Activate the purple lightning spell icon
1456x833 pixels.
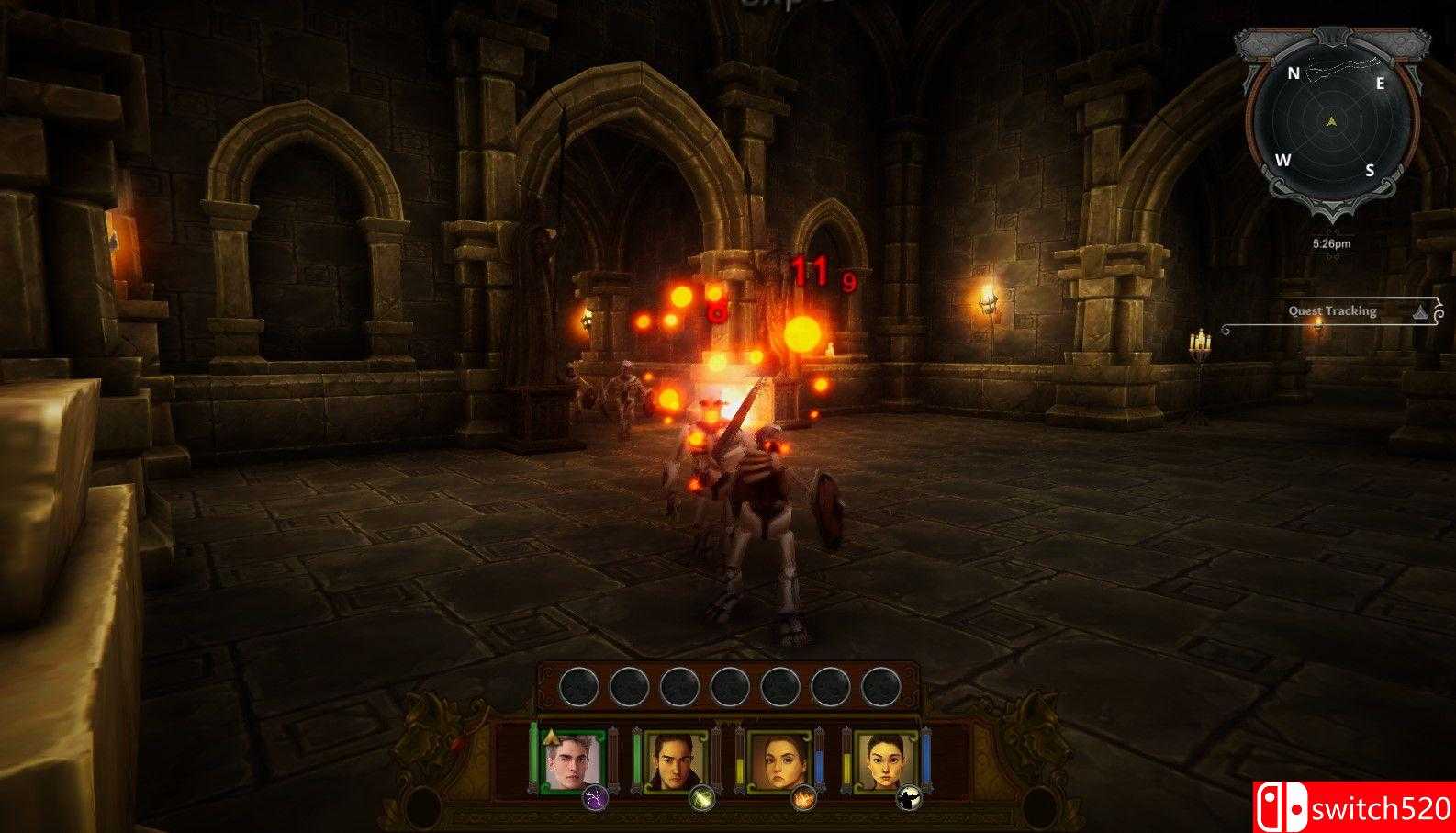coord(595,798)
